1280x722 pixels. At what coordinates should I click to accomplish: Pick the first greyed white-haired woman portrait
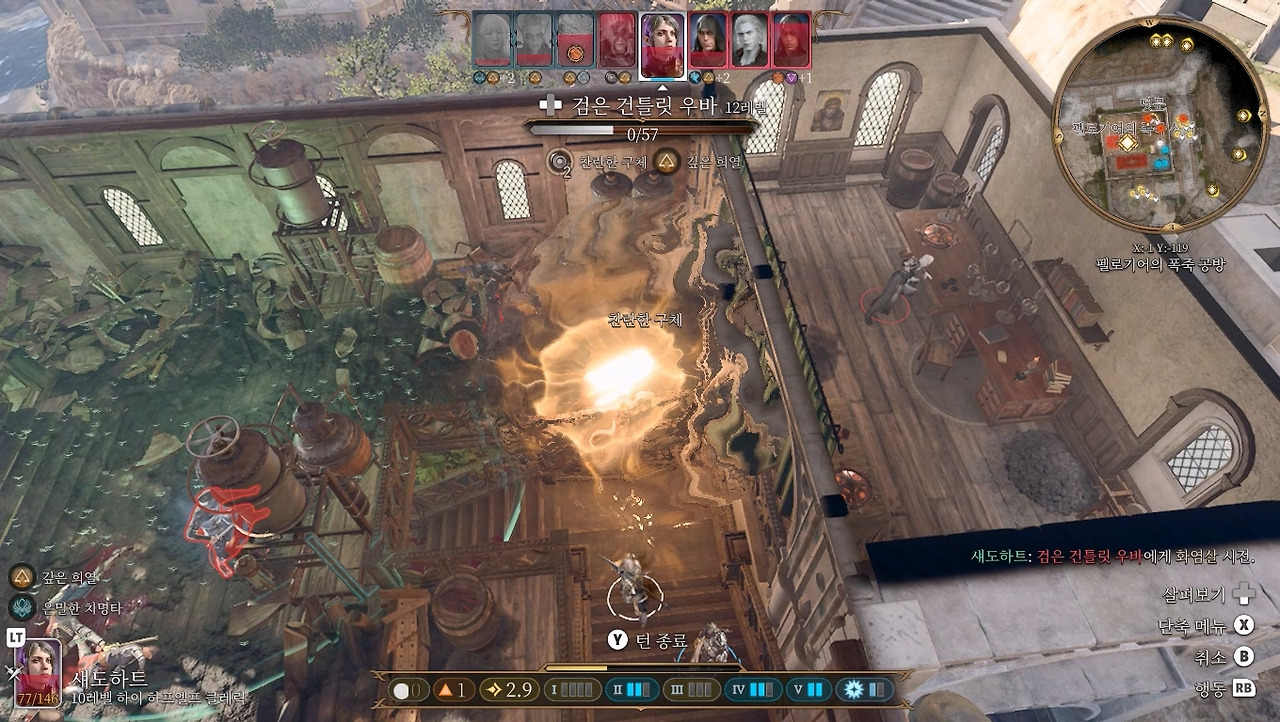(x=491, y=41)
